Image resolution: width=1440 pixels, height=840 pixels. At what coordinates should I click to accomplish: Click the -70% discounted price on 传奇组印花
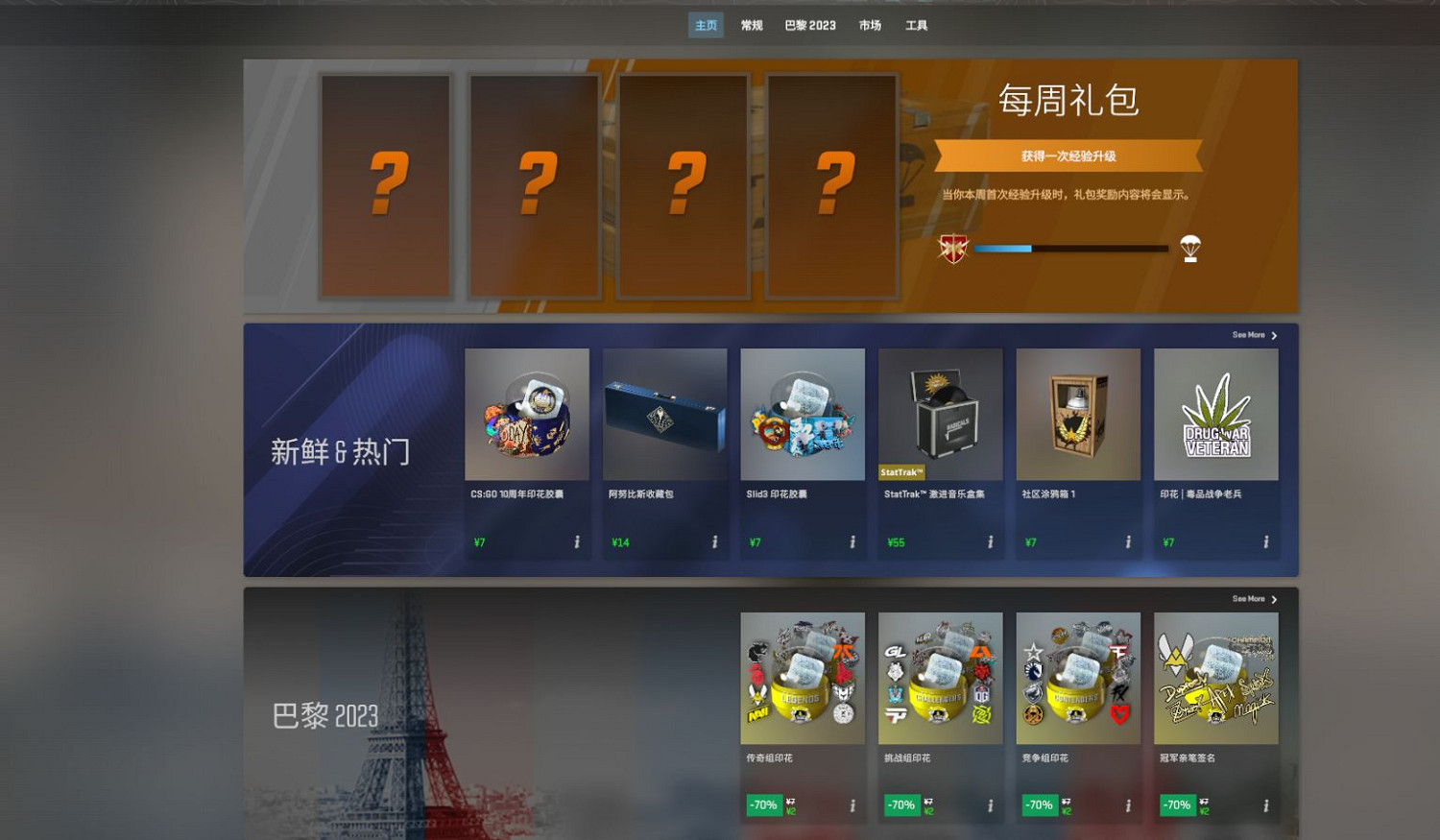(763, 805)
